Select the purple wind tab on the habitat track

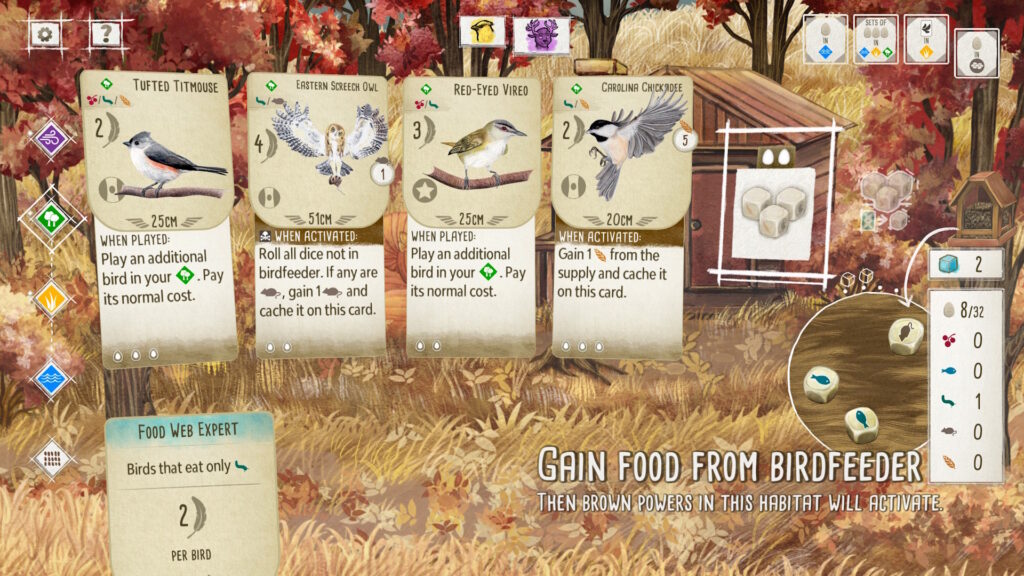[51, 138]
